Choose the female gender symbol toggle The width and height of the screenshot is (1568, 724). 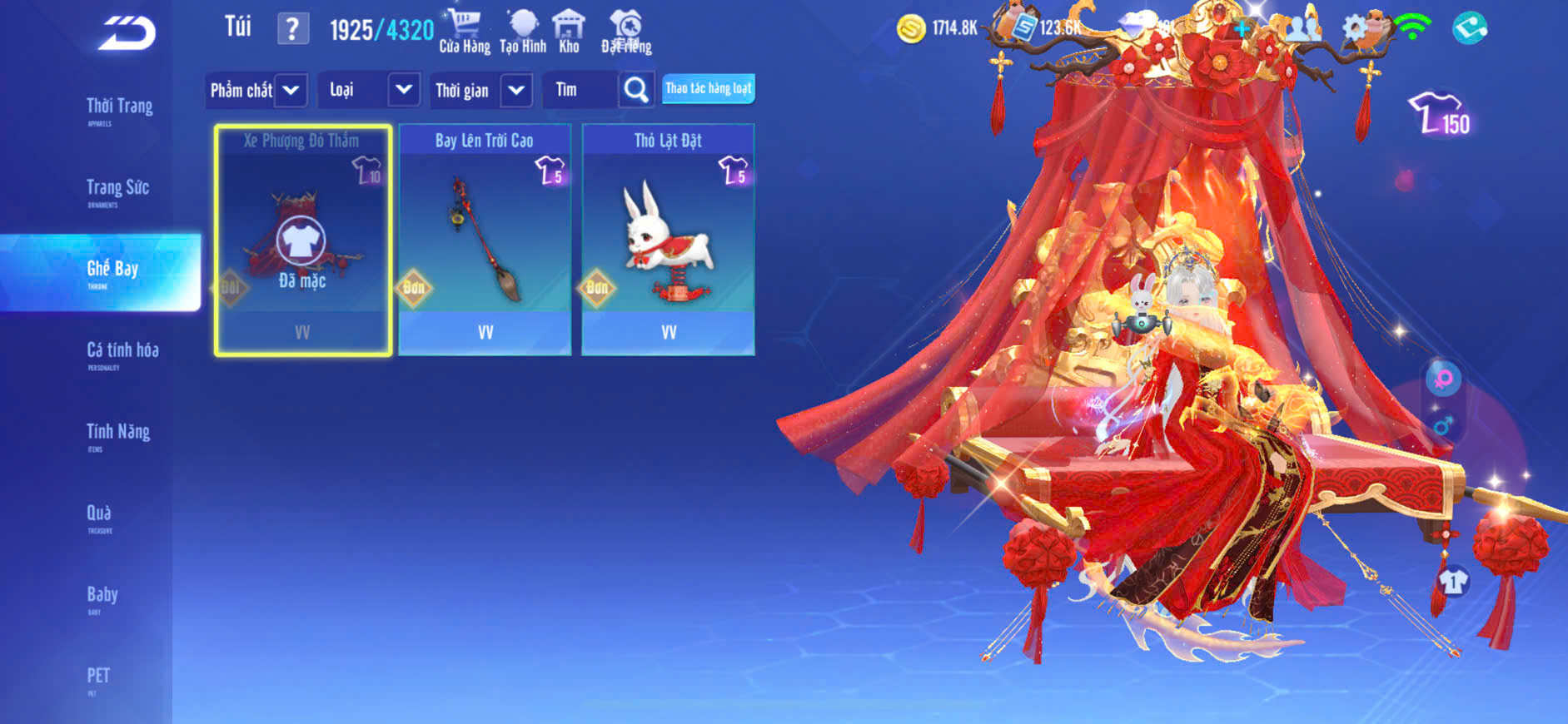coord(1443,379)
